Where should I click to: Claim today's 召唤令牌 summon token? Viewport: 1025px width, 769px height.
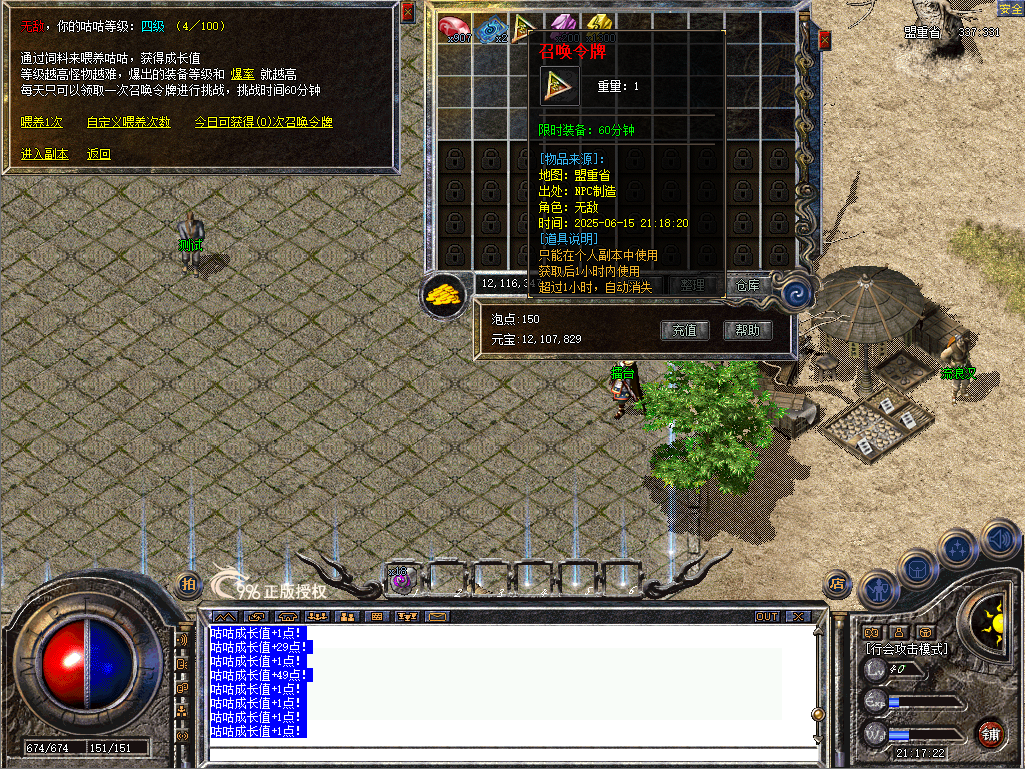coord(263,122)
